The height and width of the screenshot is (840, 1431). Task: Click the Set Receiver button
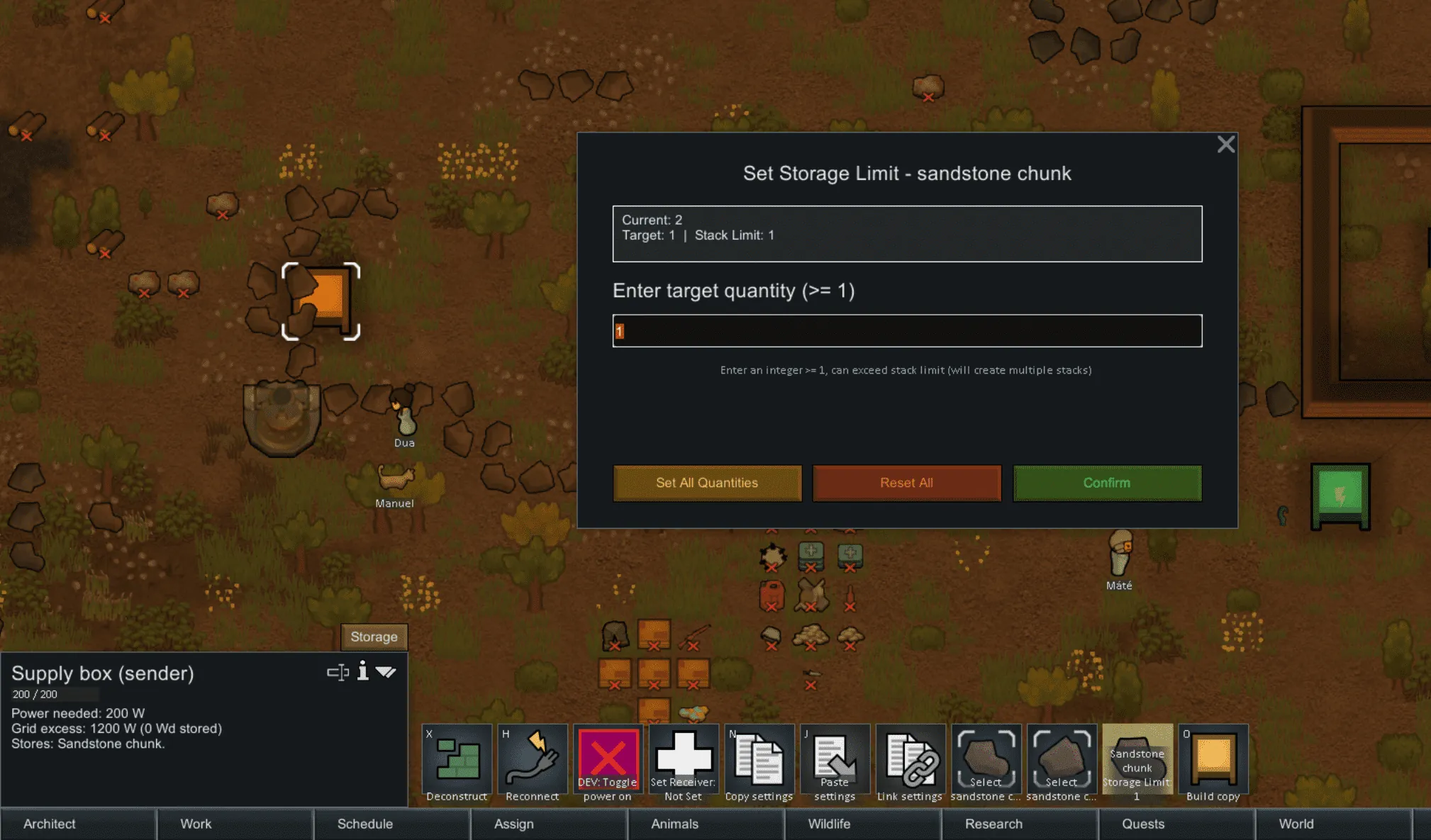683,762
